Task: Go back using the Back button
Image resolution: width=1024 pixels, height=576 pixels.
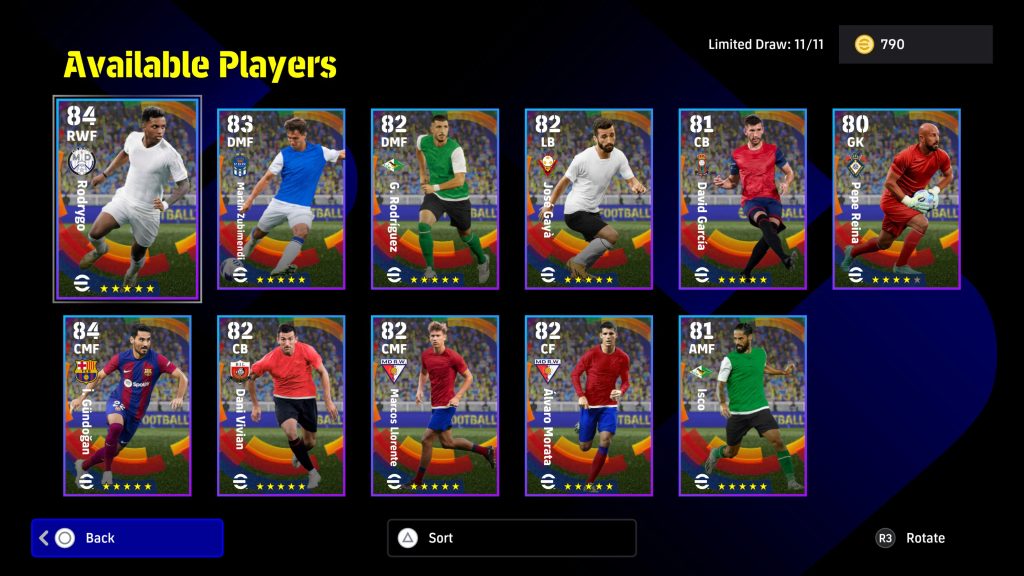Action: (x=127, y=538)
